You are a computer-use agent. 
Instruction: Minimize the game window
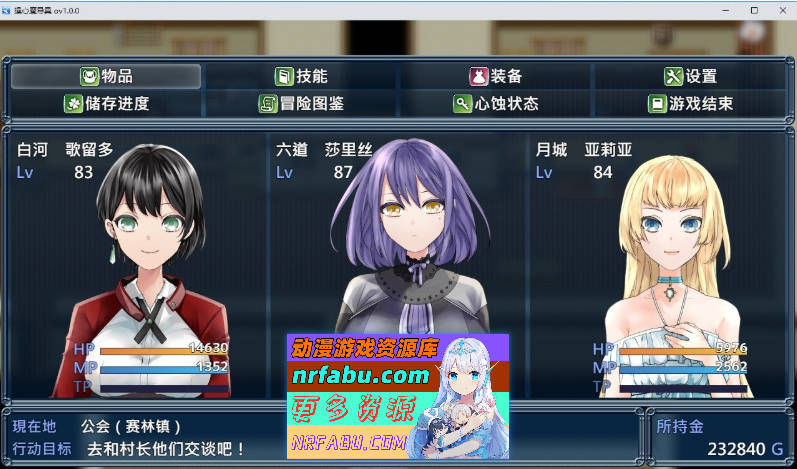point(724,10)
